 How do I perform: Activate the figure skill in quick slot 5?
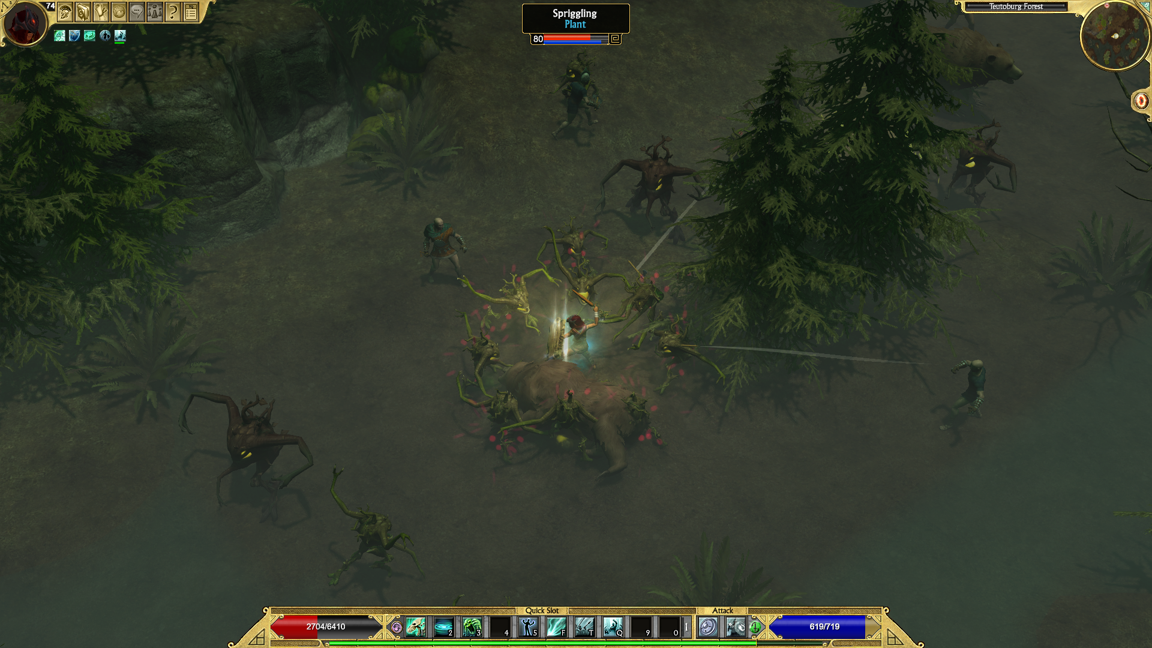click(528, 627)
